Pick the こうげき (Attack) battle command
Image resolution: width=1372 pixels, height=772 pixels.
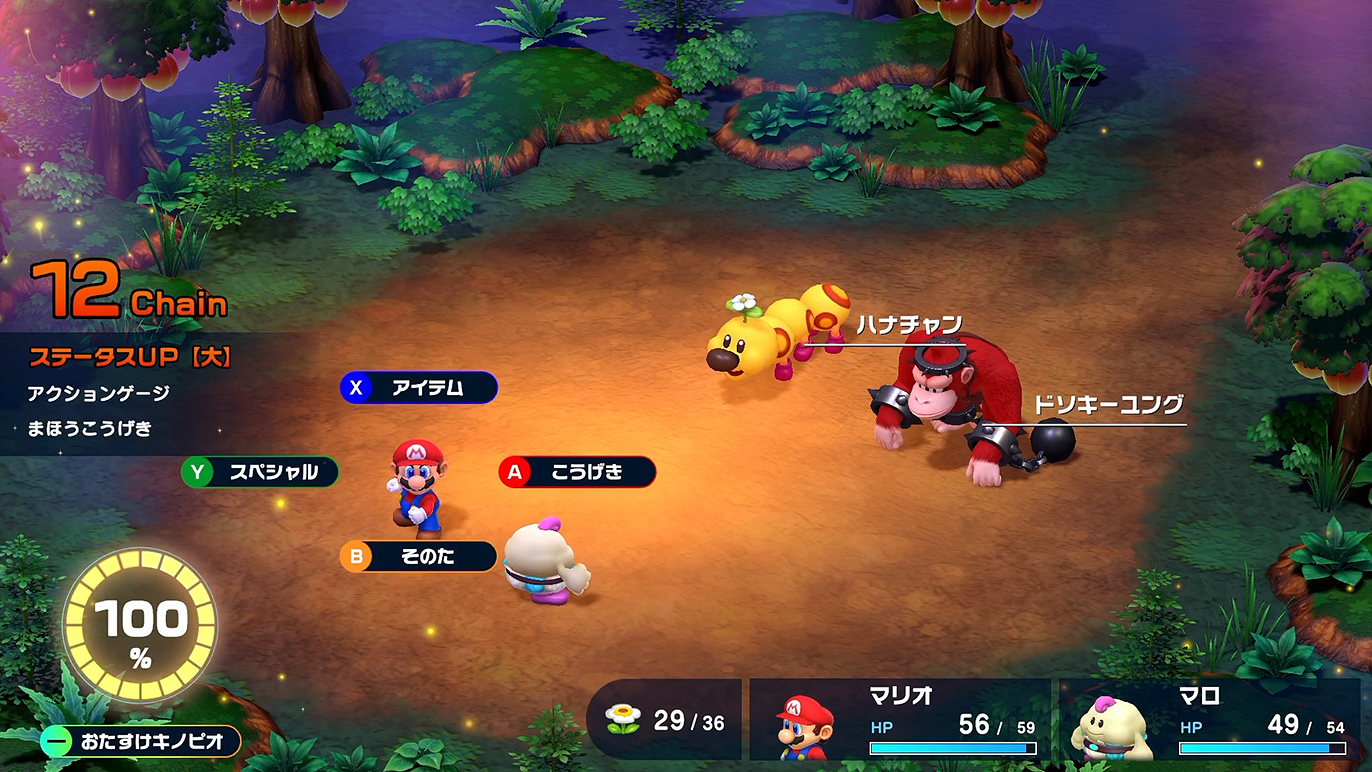coord(577,472)
